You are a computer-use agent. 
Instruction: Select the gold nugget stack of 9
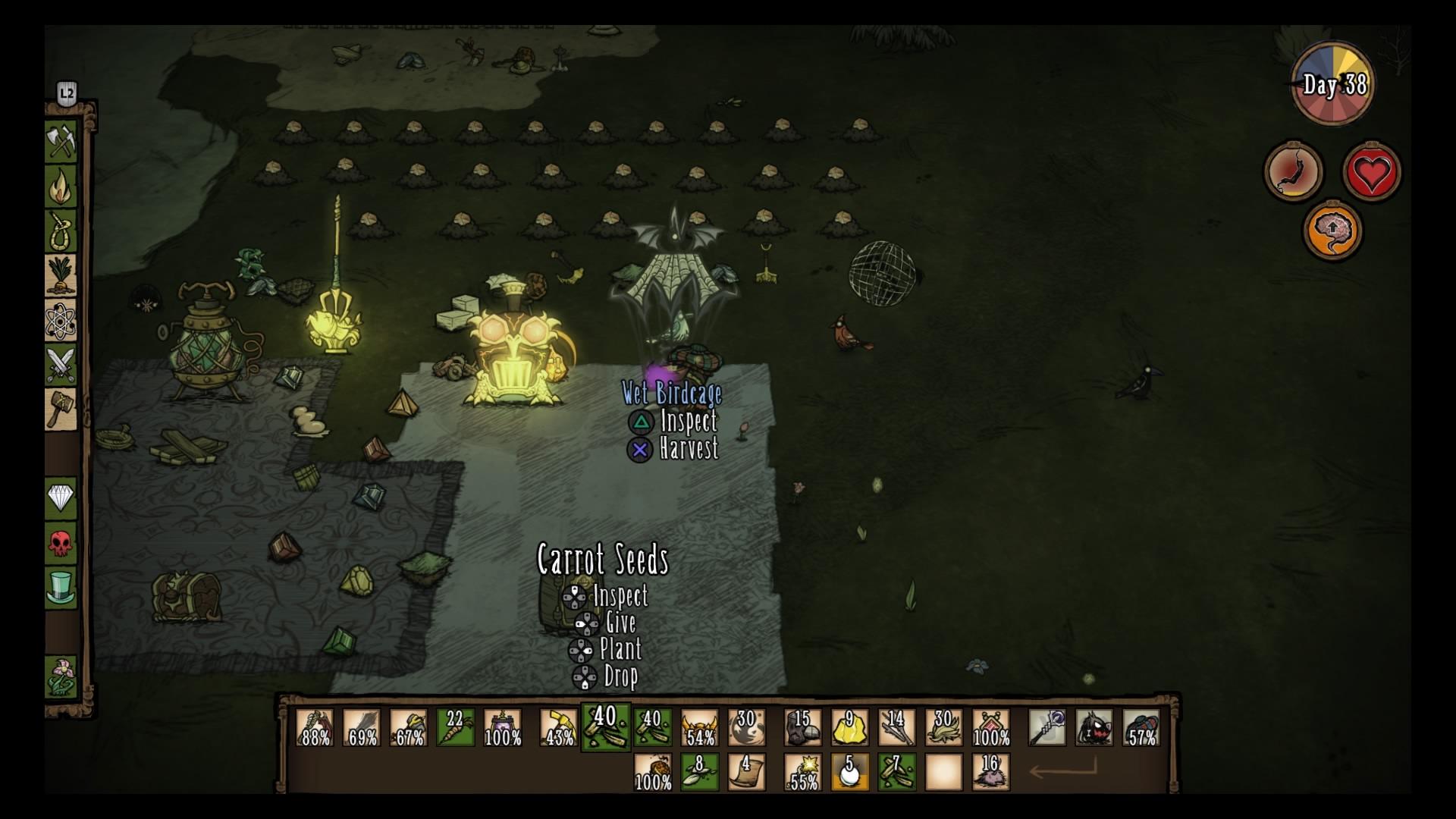pos(850,727)
